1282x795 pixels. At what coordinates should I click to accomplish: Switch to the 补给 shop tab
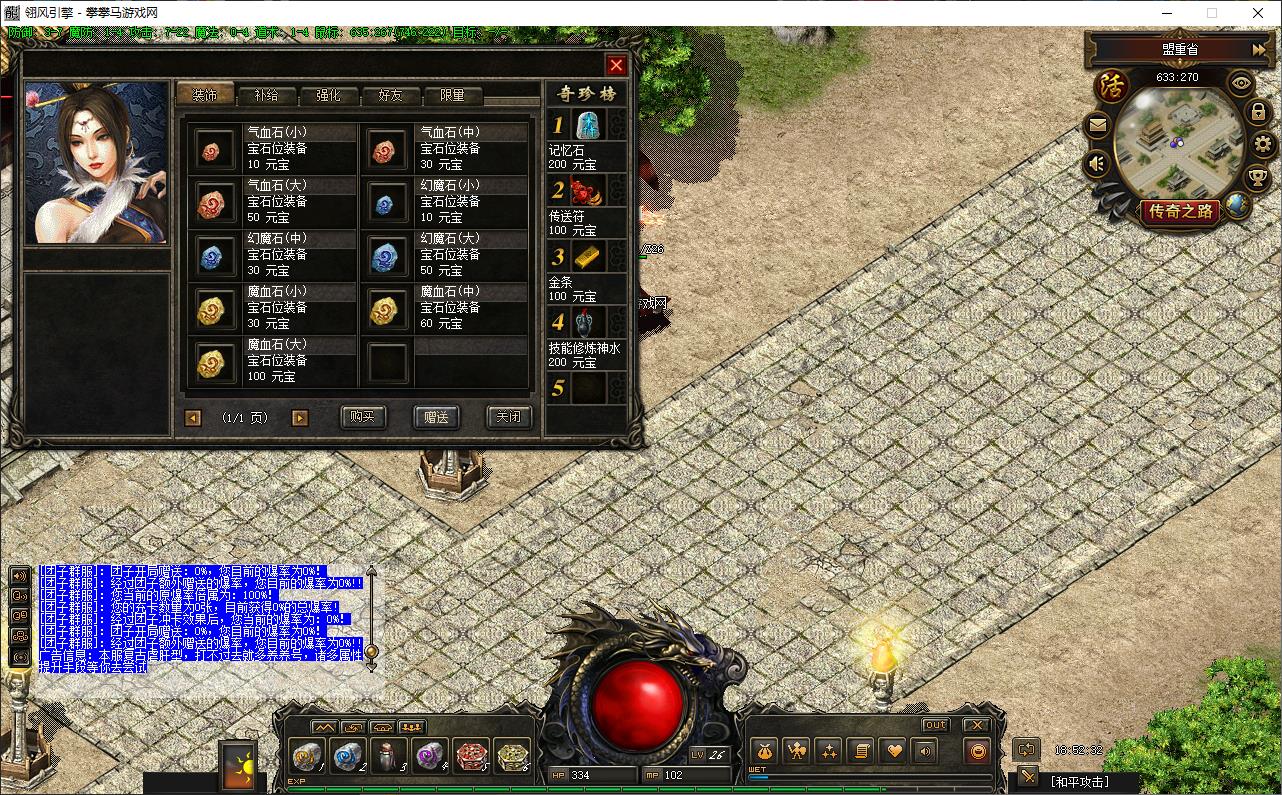(267, 95)
